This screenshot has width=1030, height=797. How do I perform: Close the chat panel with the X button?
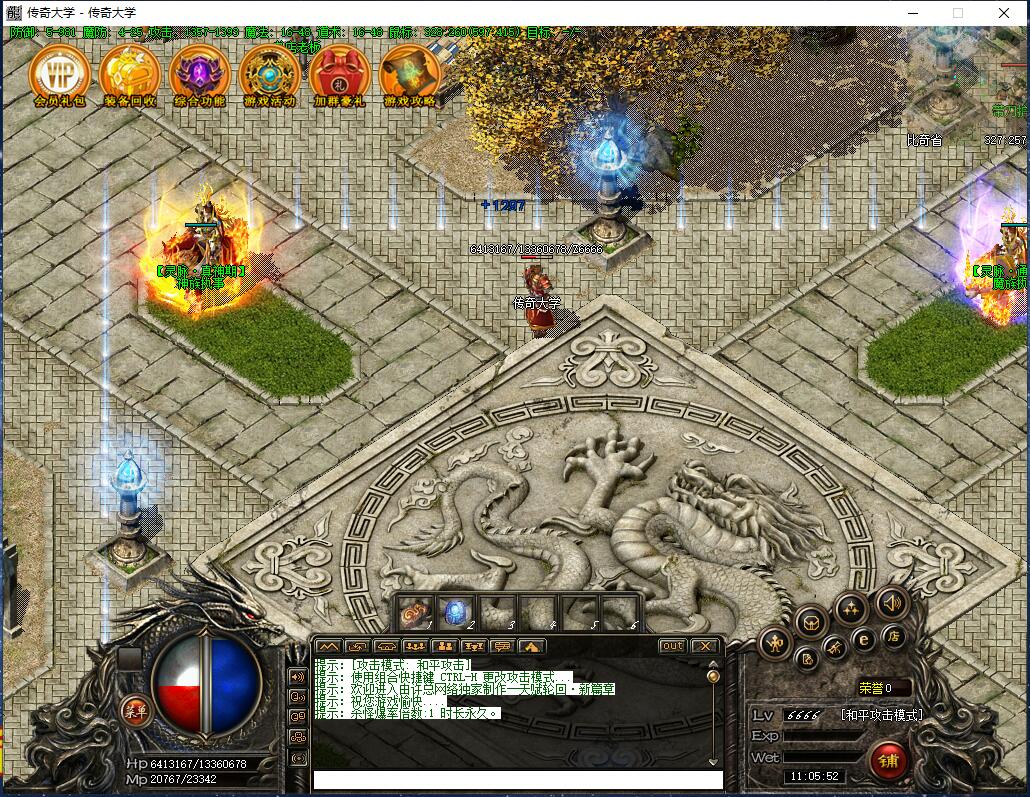pyautogui.click(x=704, y=646)
